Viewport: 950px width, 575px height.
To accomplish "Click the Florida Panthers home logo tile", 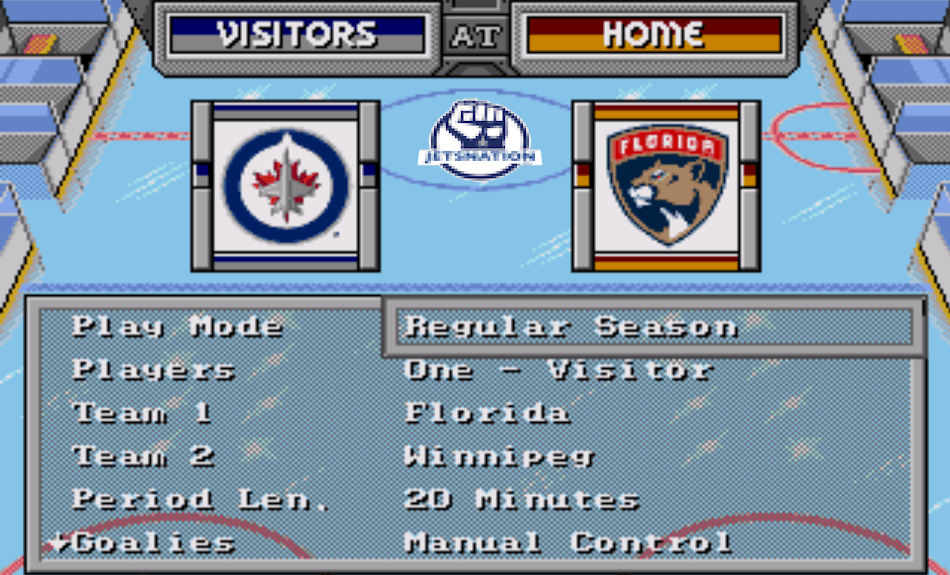I will coord(666,185).
